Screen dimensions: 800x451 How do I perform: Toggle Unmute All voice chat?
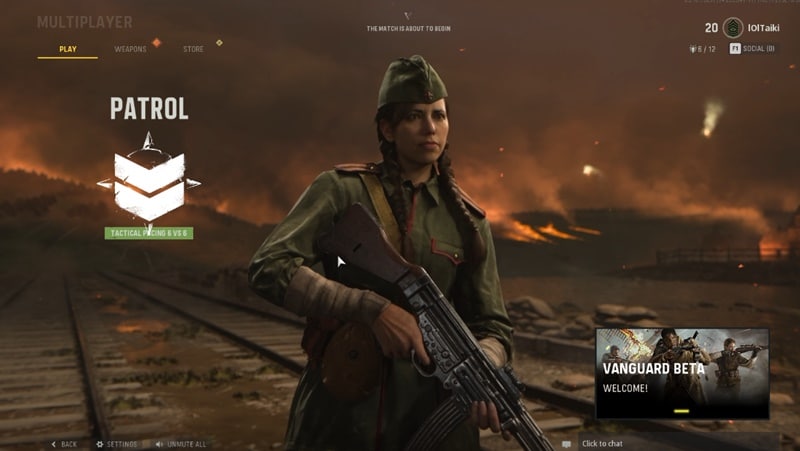coord(181,443)
